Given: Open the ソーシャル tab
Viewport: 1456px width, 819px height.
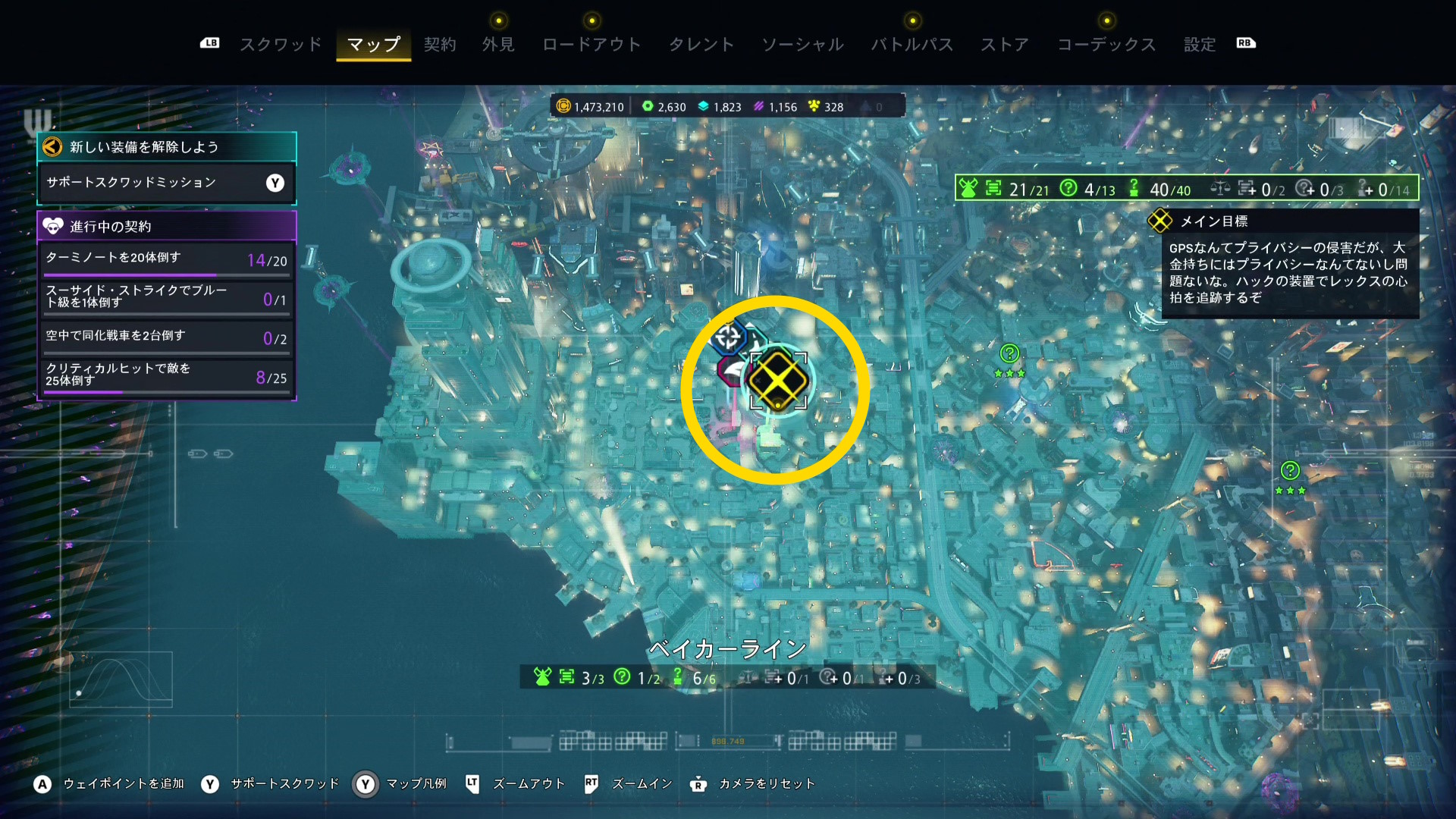Looking at the screenshot, I should pos(802,44).
